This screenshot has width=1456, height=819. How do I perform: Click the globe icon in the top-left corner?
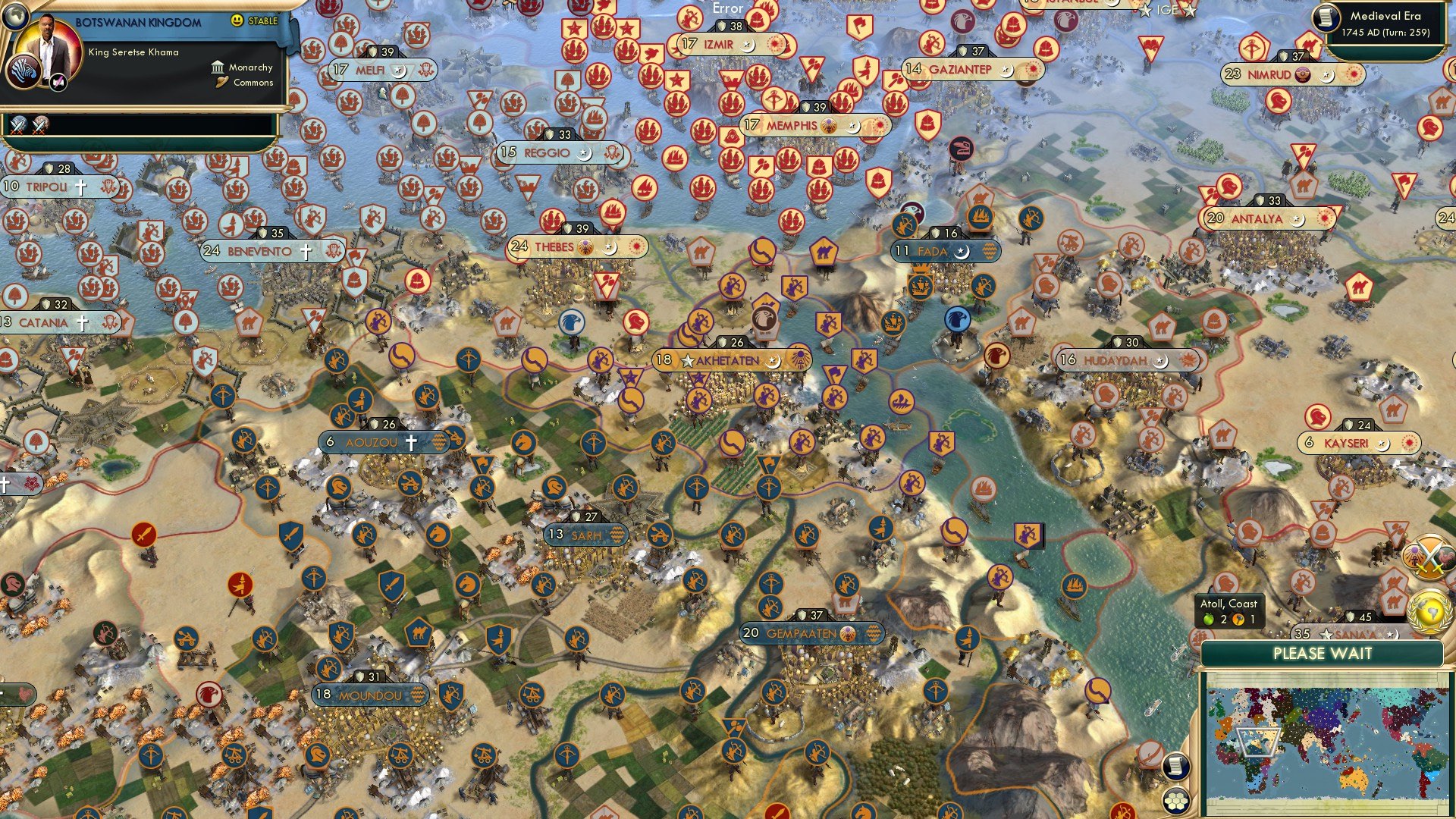(x=14, y=18)
